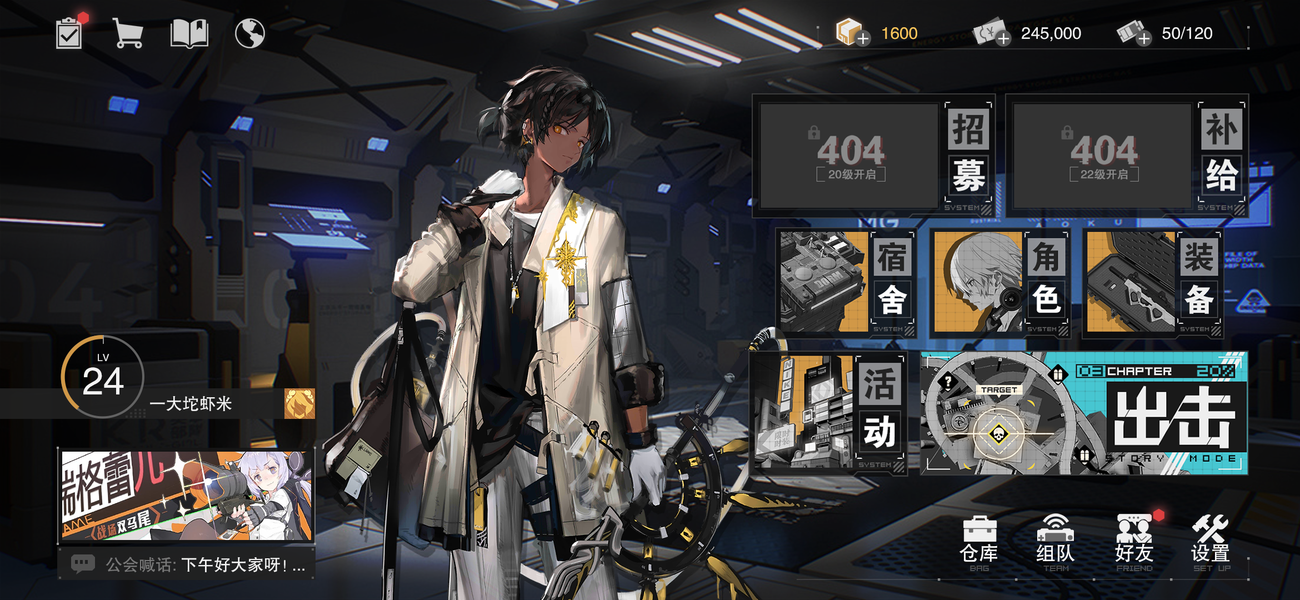Open the guild chat message bar
The width and height of the screenshot is (1300, 600).
(186, 565)
